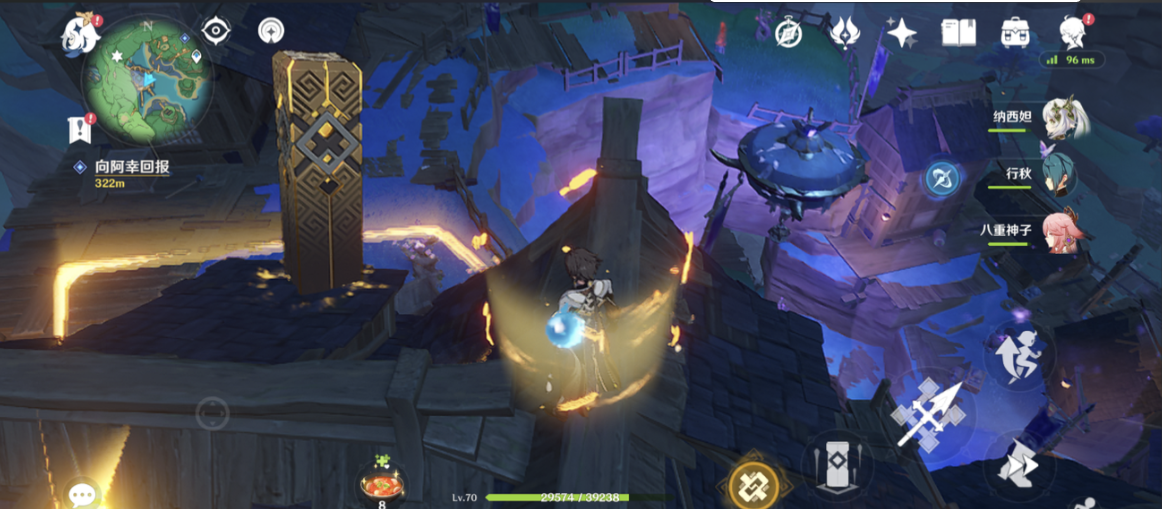Viewport: 1162px width, 509px height.
Task: Attack with the polearm button
Action: [928, 410]
